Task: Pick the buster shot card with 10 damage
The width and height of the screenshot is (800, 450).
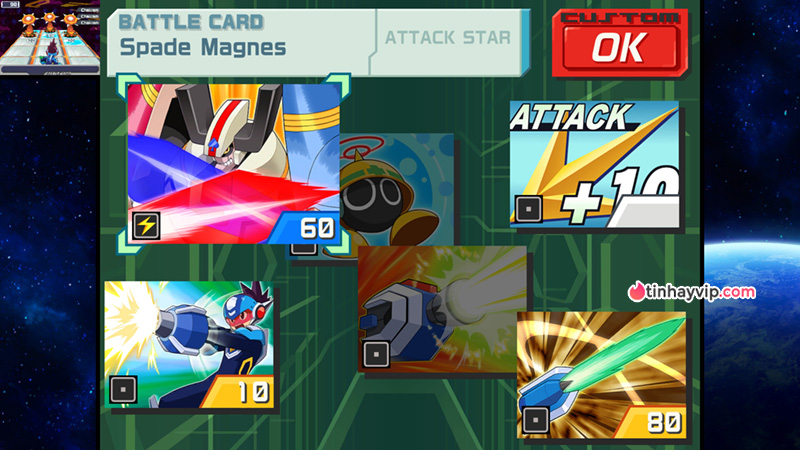Action: pos(190,346)
